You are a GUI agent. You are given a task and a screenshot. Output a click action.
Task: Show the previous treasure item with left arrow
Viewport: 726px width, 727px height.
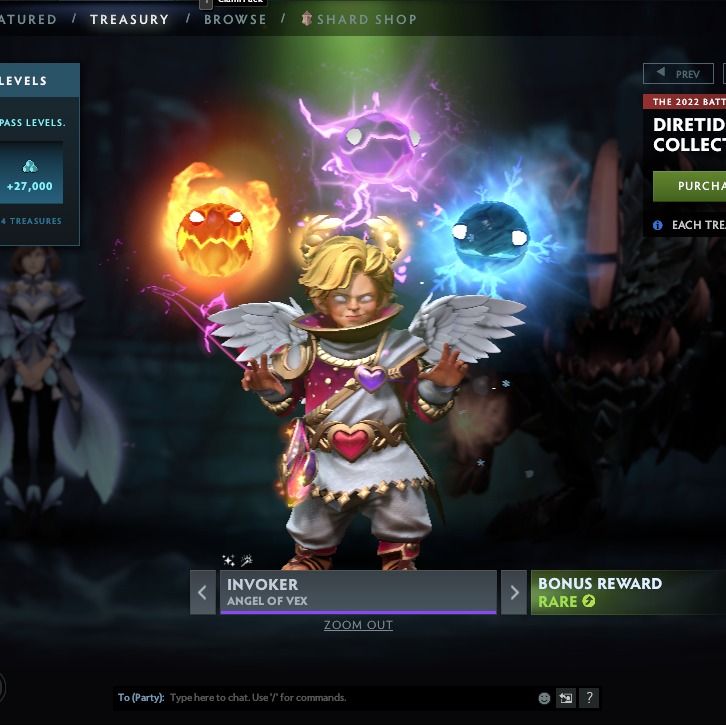tap(203, 592)
